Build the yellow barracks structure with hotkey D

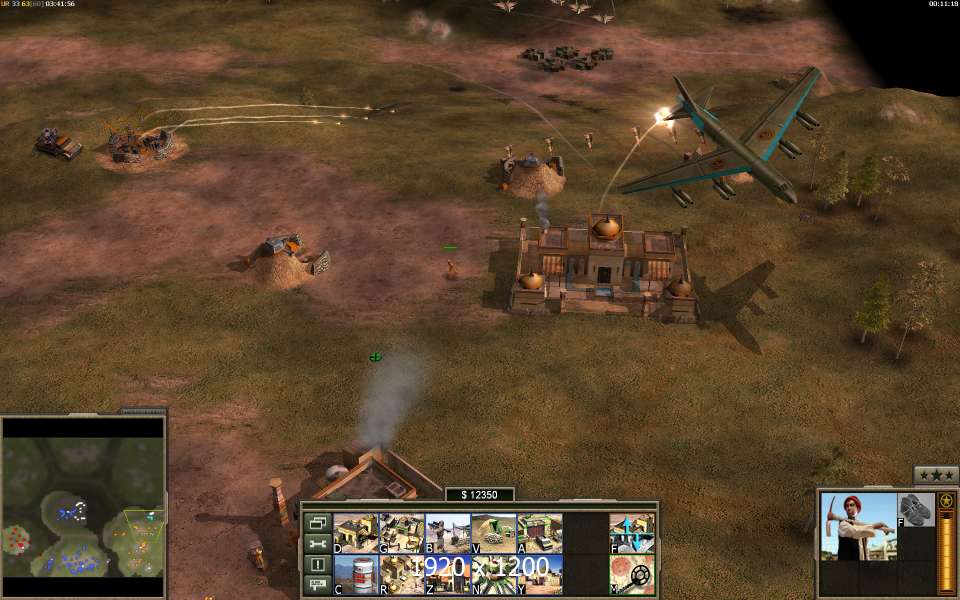tap(355, 533)
